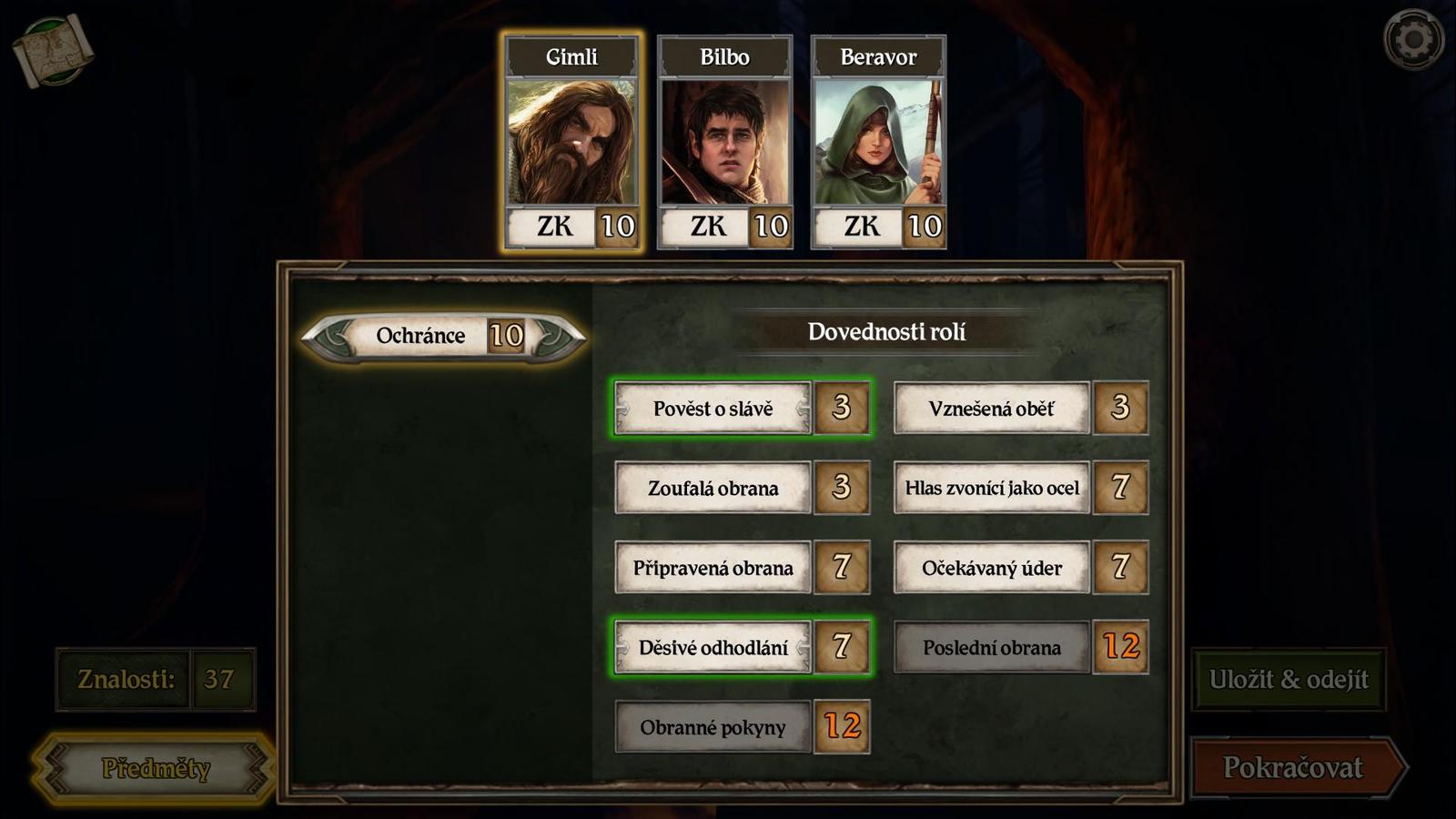
Task: Click the left arrow beside Ochránce role
Action: click(x=329, y=336)
